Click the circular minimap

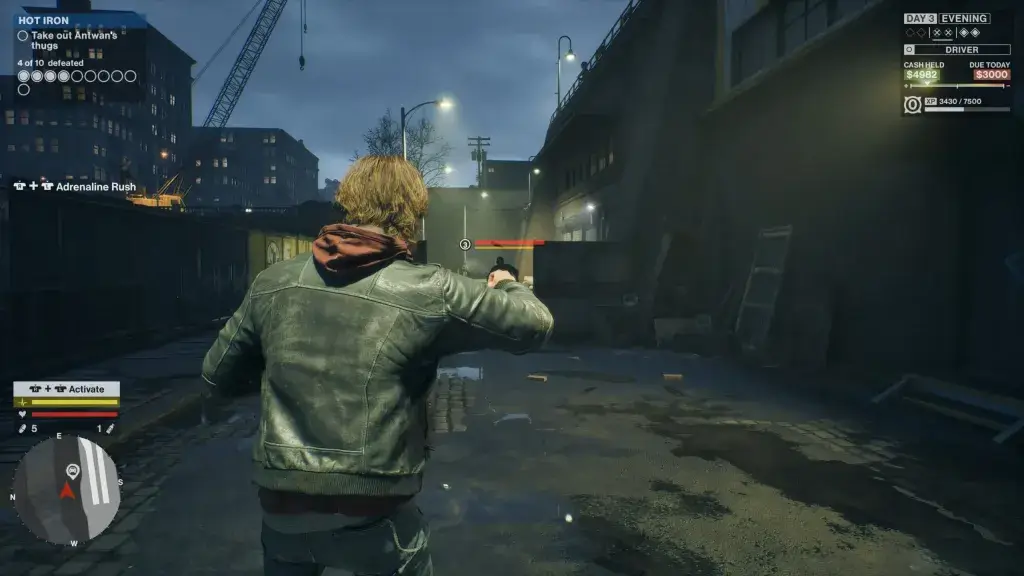(66, 489)
